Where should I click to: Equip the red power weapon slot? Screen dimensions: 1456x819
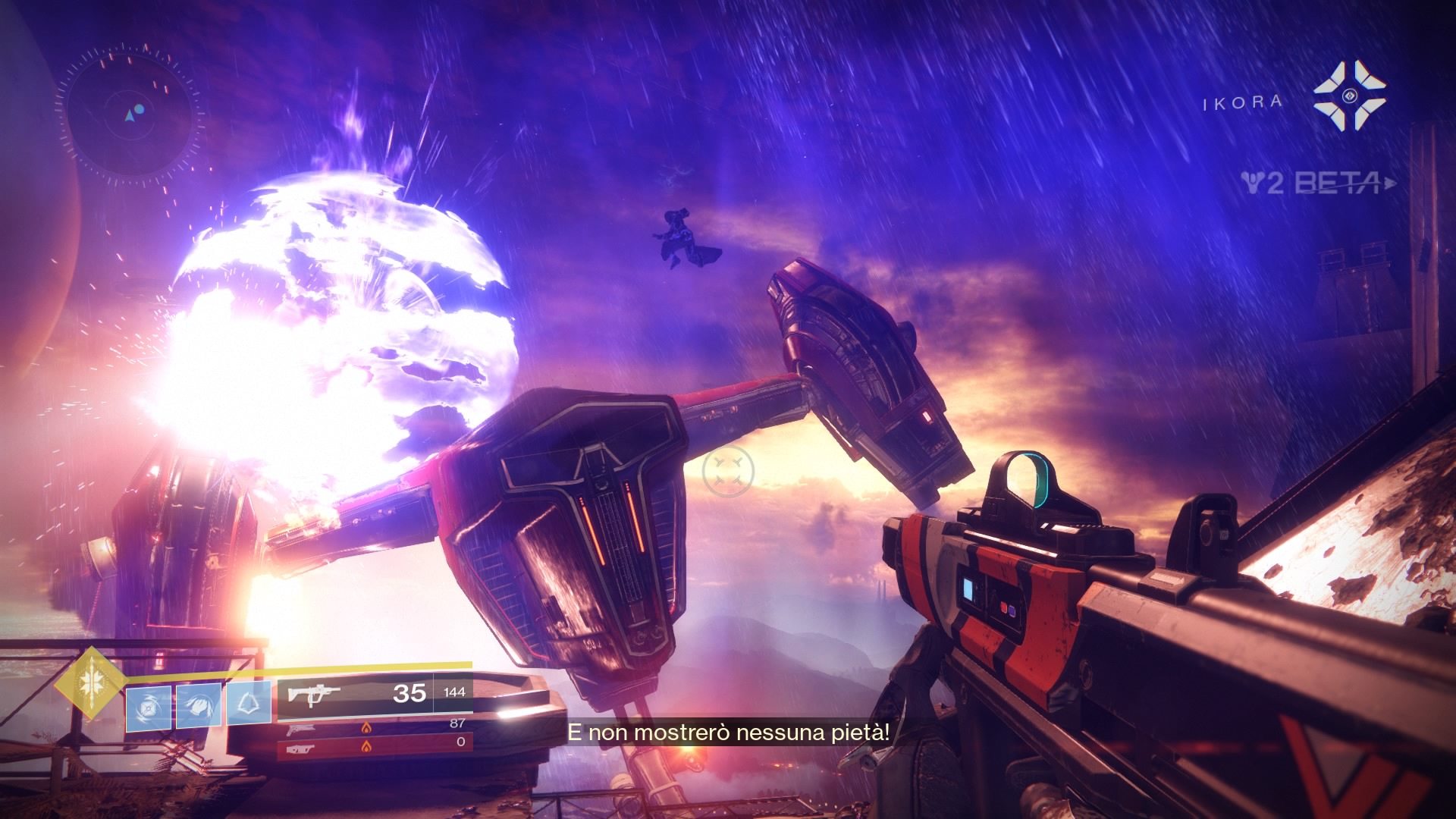coord(375,742)
